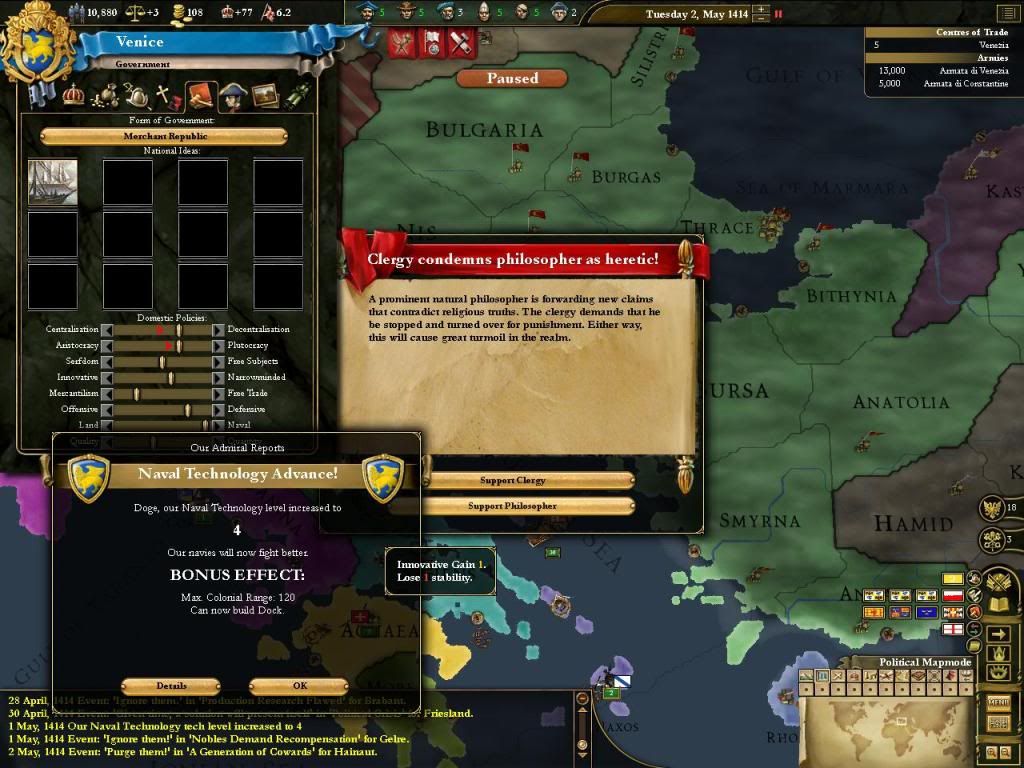This screenshot has width=1024, height=768.
Task: Shift Mercantilism policy left with arrow button
Action: [108, 394]
